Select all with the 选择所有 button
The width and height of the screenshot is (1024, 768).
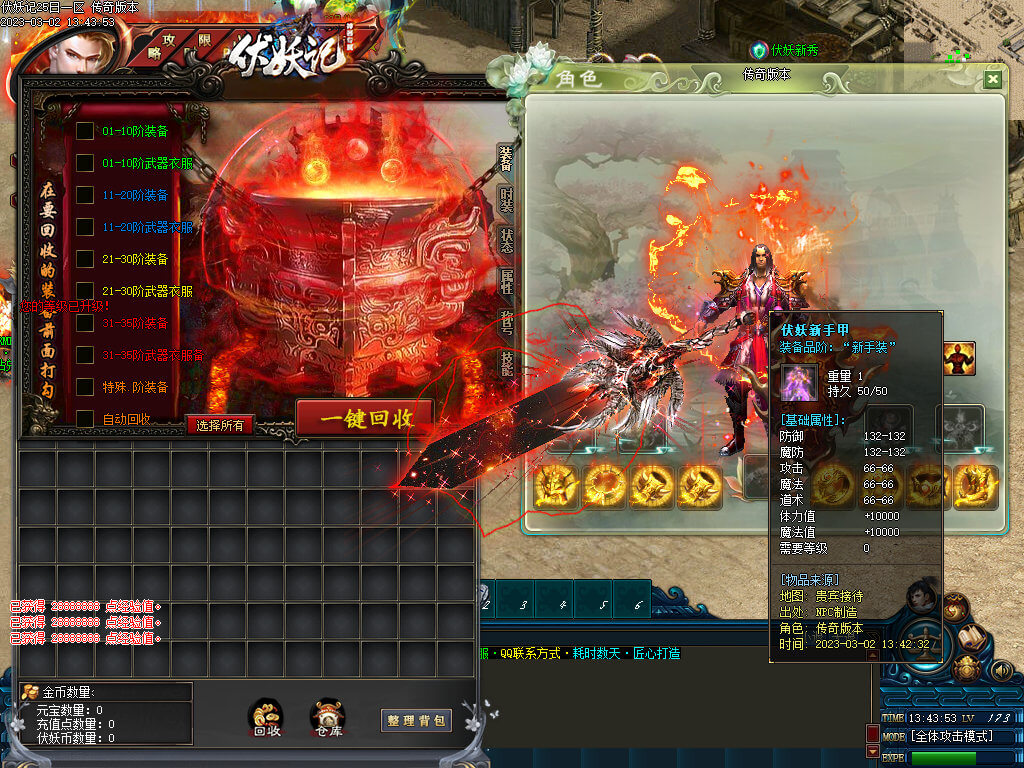(x=221, y=425)
